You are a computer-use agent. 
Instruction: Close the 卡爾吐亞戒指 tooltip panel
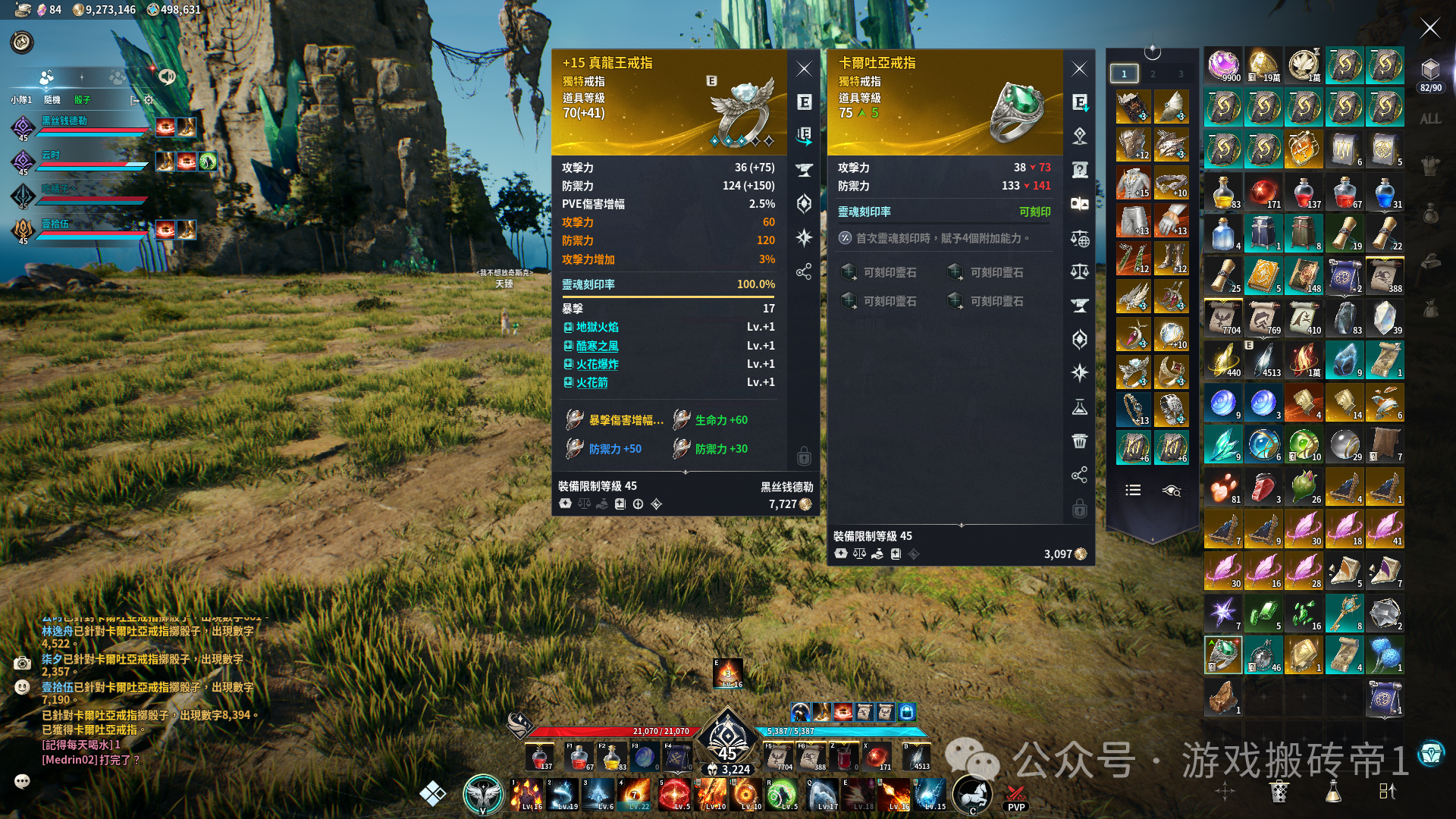pos(1080,69)
